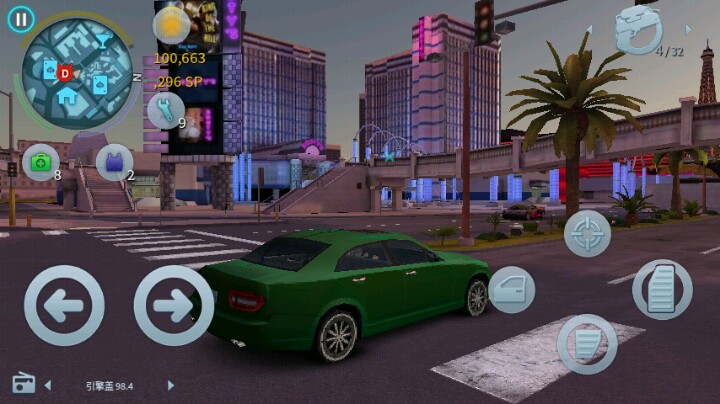Pause the game with the pause button
The height and width of the screenshot is (404, 720).
pyautogui.click(x=20, y=19)
